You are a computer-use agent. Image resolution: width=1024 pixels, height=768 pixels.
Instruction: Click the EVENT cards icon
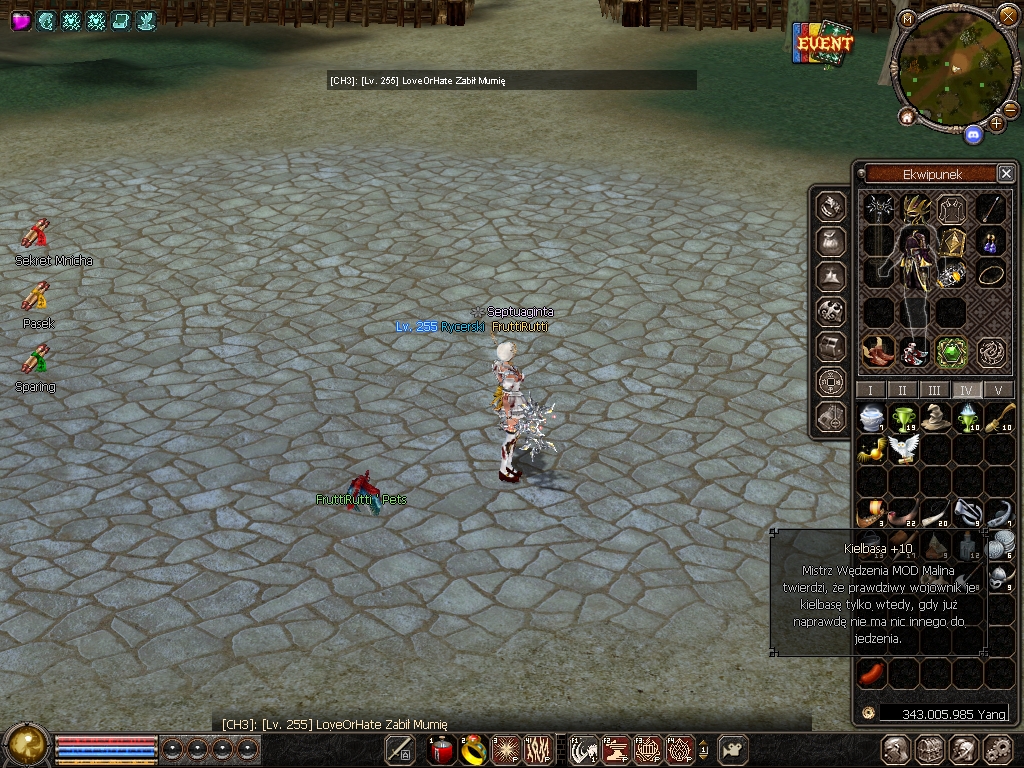pyautogui.click(x=823, y=43)
